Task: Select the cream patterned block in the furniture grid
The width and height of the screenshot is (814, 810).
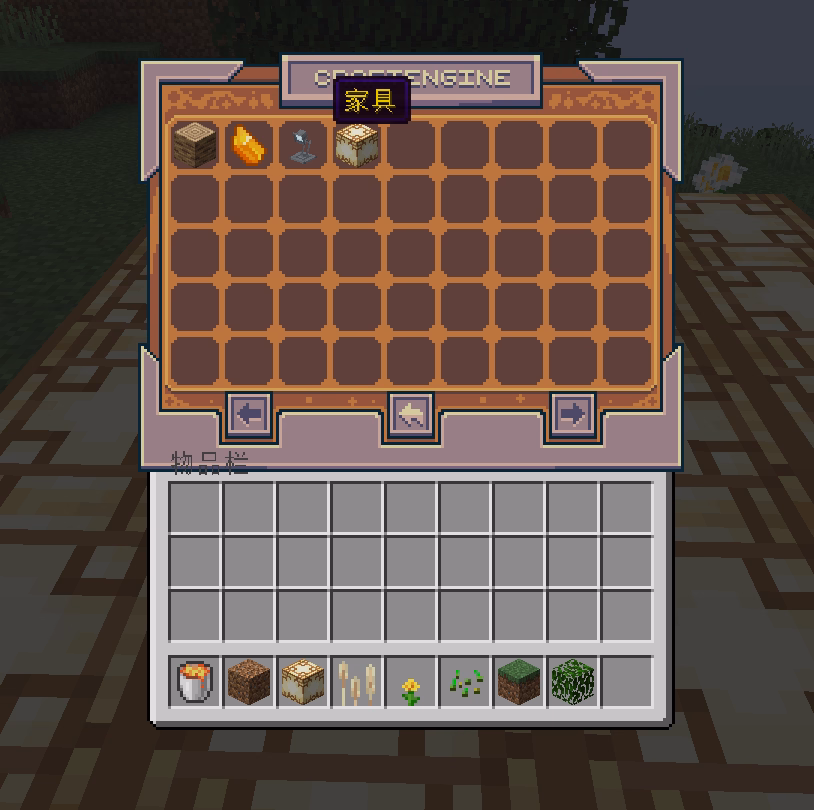Action: pyautogui.click(x=356, y=146)
